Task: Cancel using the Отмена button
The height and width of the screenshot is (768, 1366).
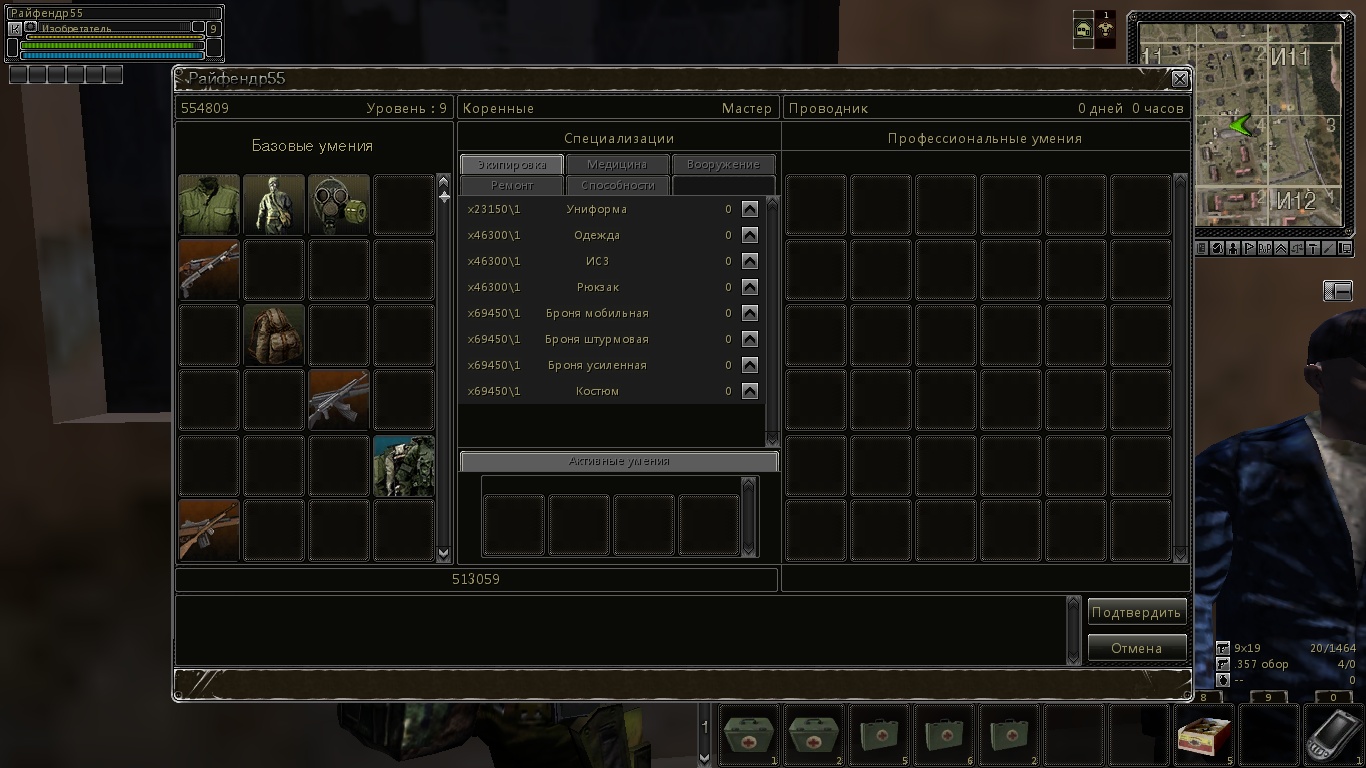Action: [x=1137, y=648]
